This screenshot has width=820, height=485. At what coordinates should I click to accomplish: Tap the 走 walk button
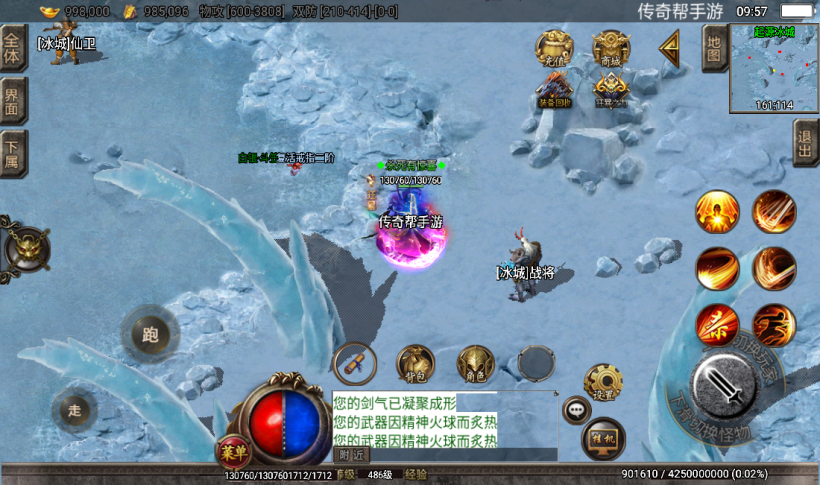(75, 409)
